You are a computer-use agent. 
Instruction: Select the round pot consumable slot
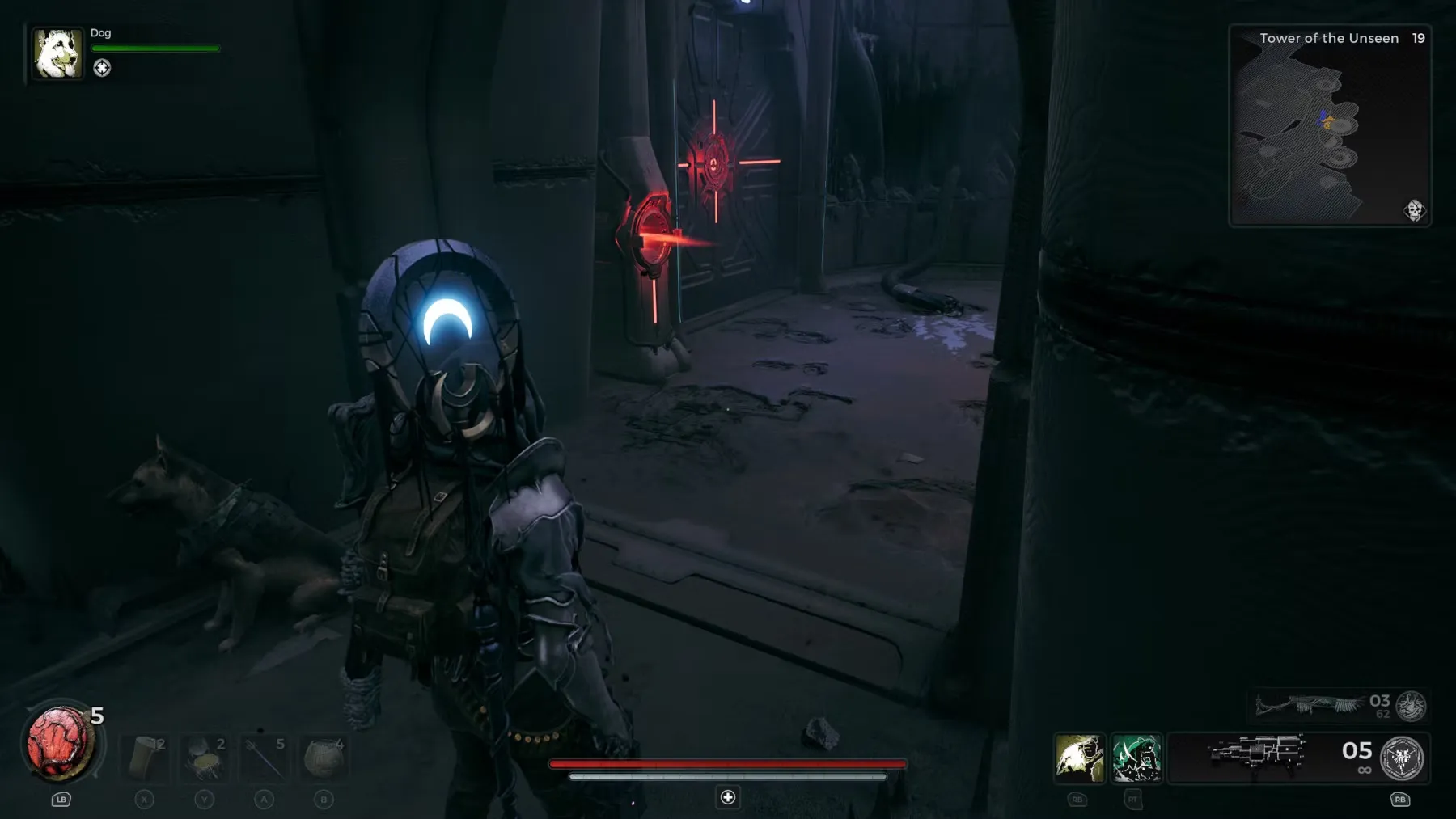tap(323, 758)
